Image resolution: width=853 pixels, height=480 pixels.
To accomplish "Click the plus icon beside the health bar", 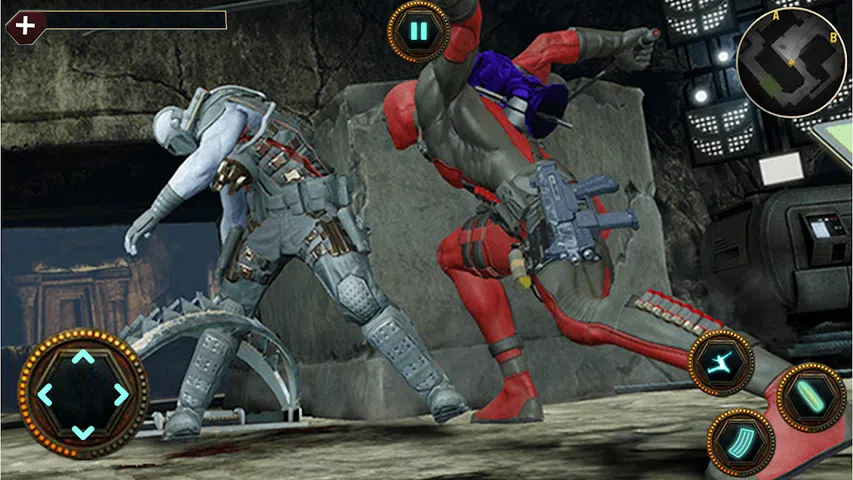I will (x=24, y=24).
